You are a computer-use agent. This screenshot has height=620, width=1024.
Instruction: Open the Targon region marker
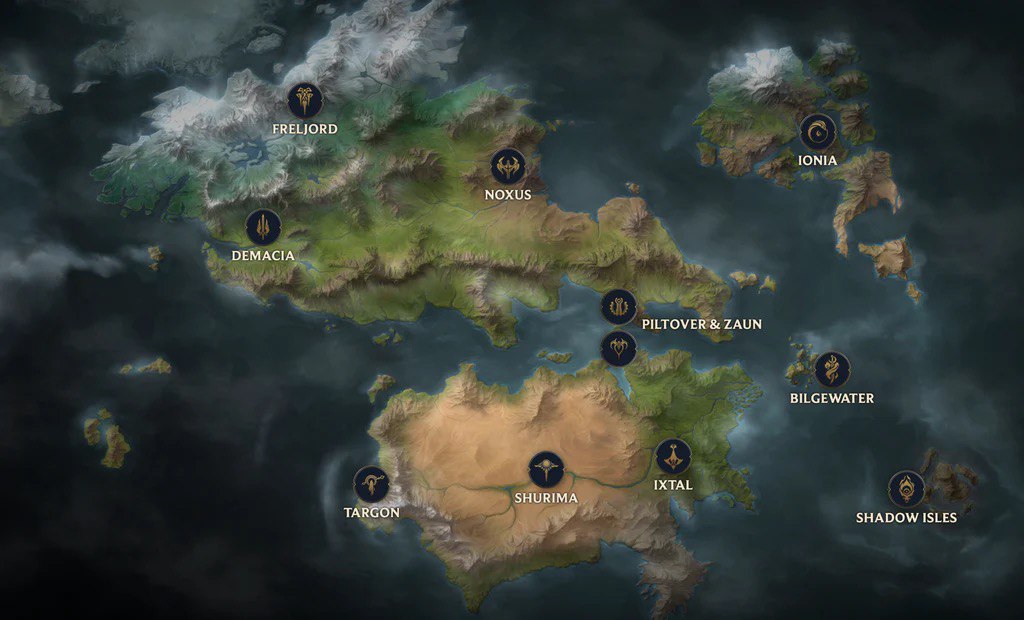[x=371, y=484]
